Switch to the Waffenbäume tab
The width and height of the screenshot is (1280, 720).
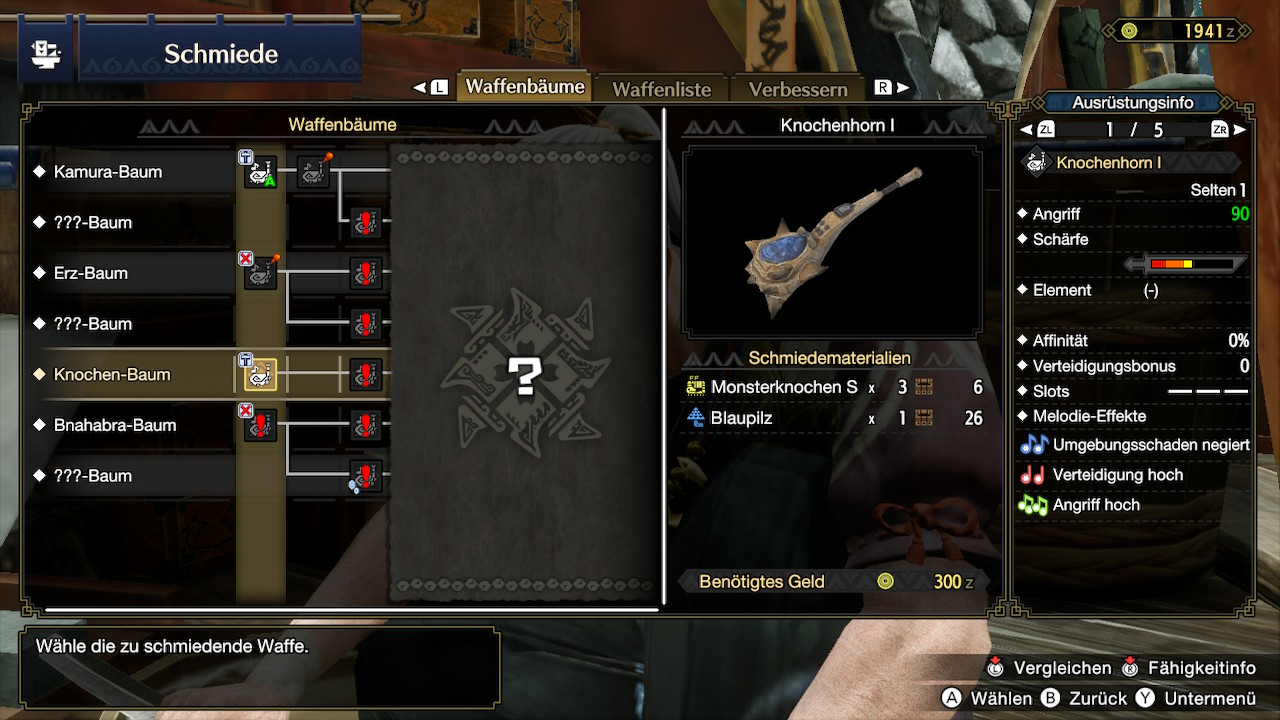pyautogui.click(x=524, y=87)
